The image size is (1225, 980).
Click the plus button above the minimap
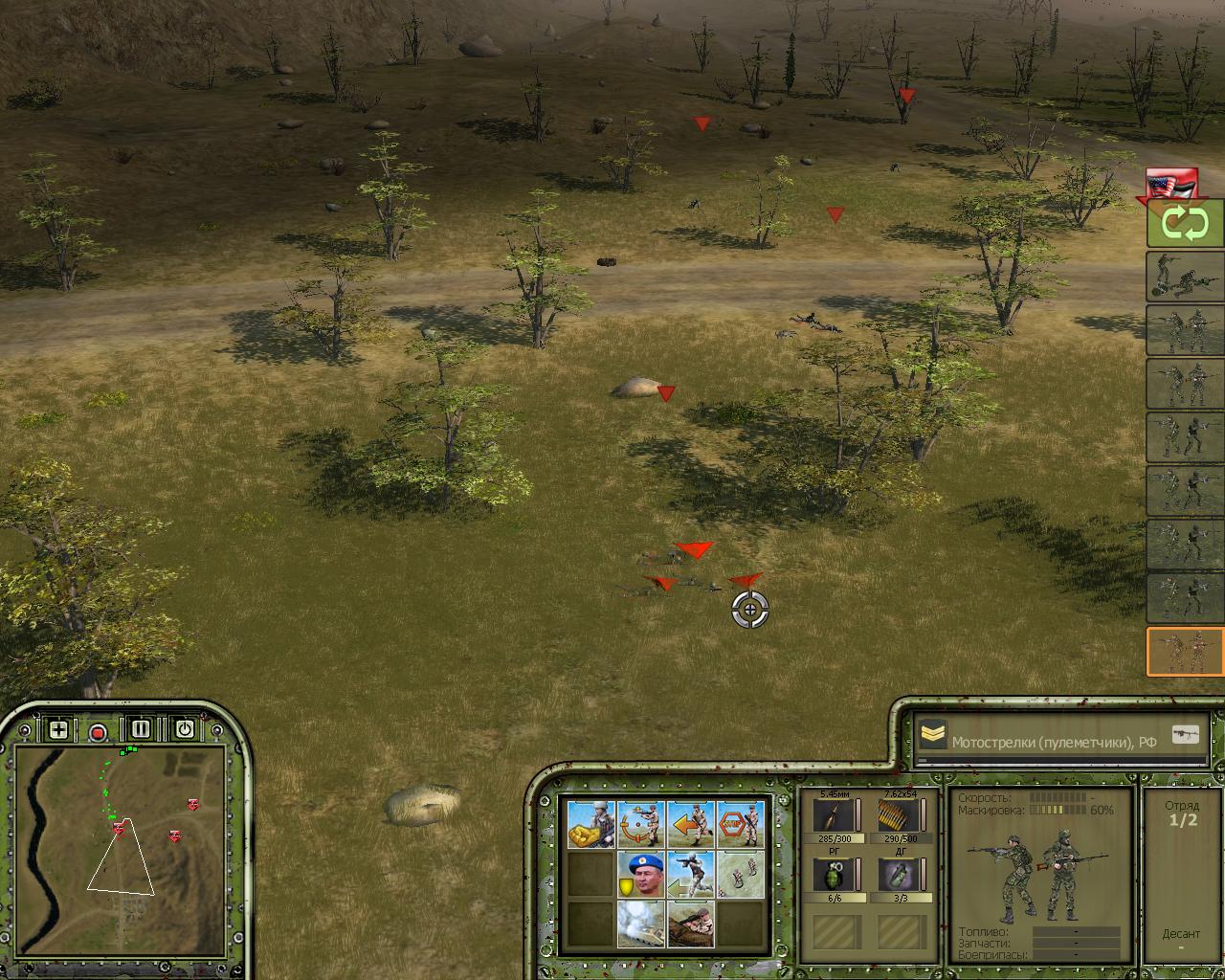point(58,729)
